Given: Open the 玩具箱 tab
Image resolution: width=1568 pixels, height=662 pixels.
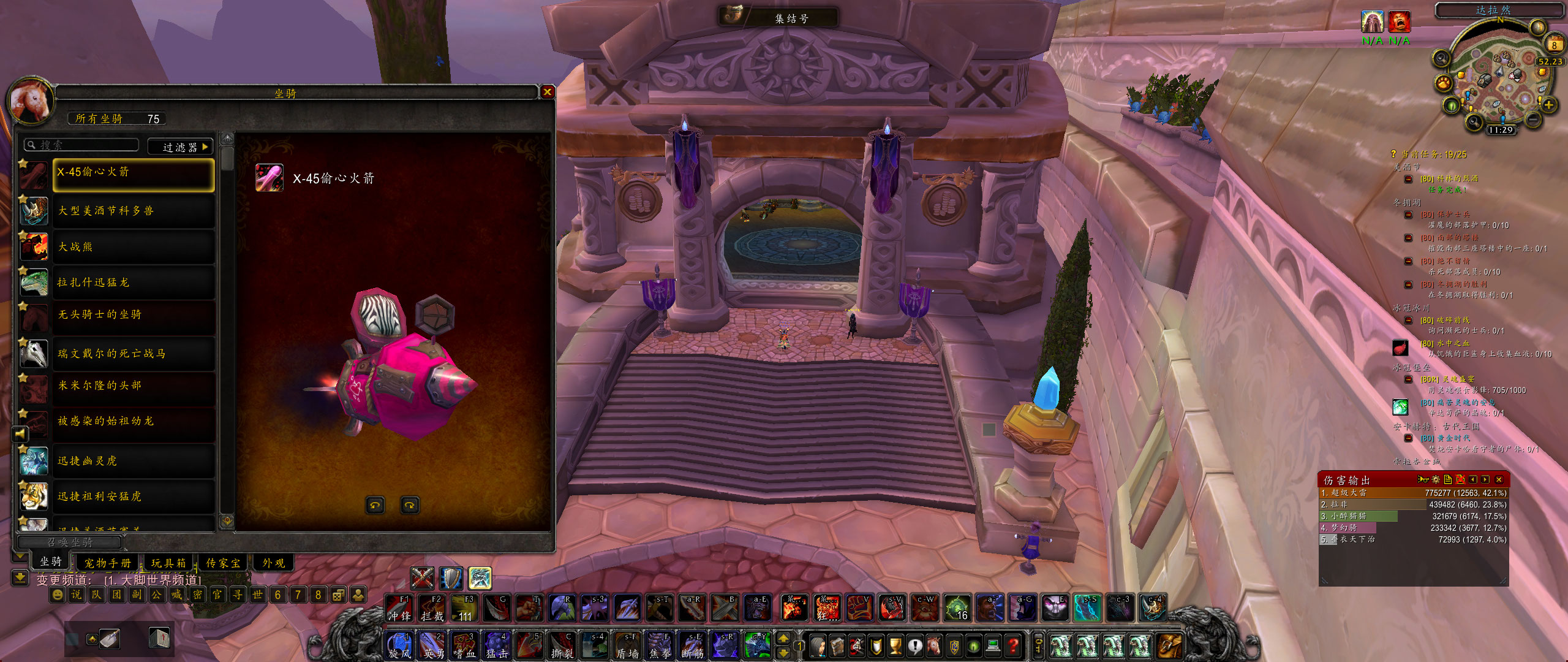Looking at the screenshot, I should click(x=168, y=563).
